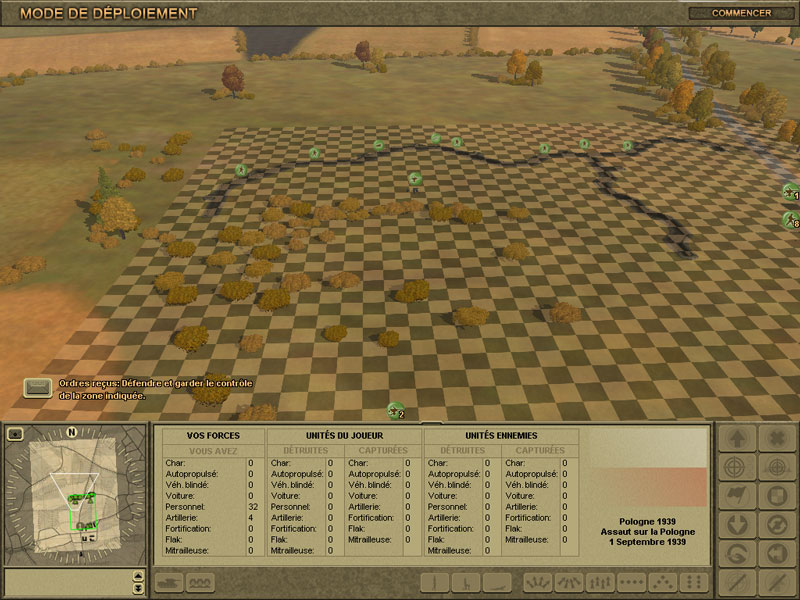800x600 pixels.
Task: Activate the circular rotate arrows command
Action: coord(777,524)
